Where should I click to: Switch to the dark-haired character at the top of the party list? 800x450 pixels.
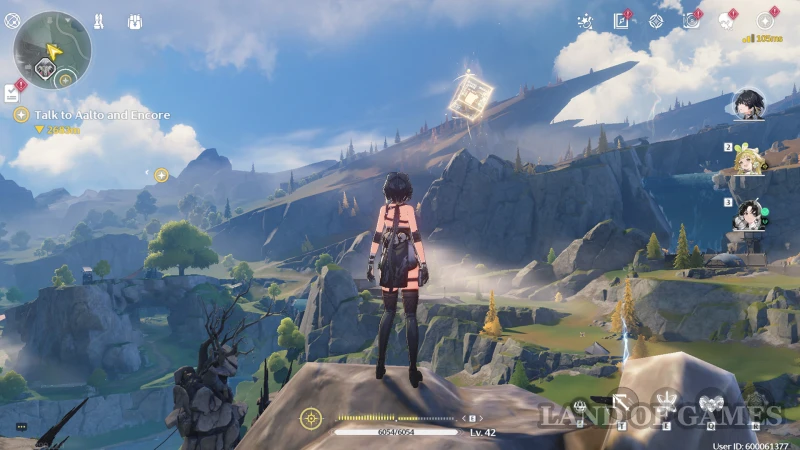[x=747, y=103]
